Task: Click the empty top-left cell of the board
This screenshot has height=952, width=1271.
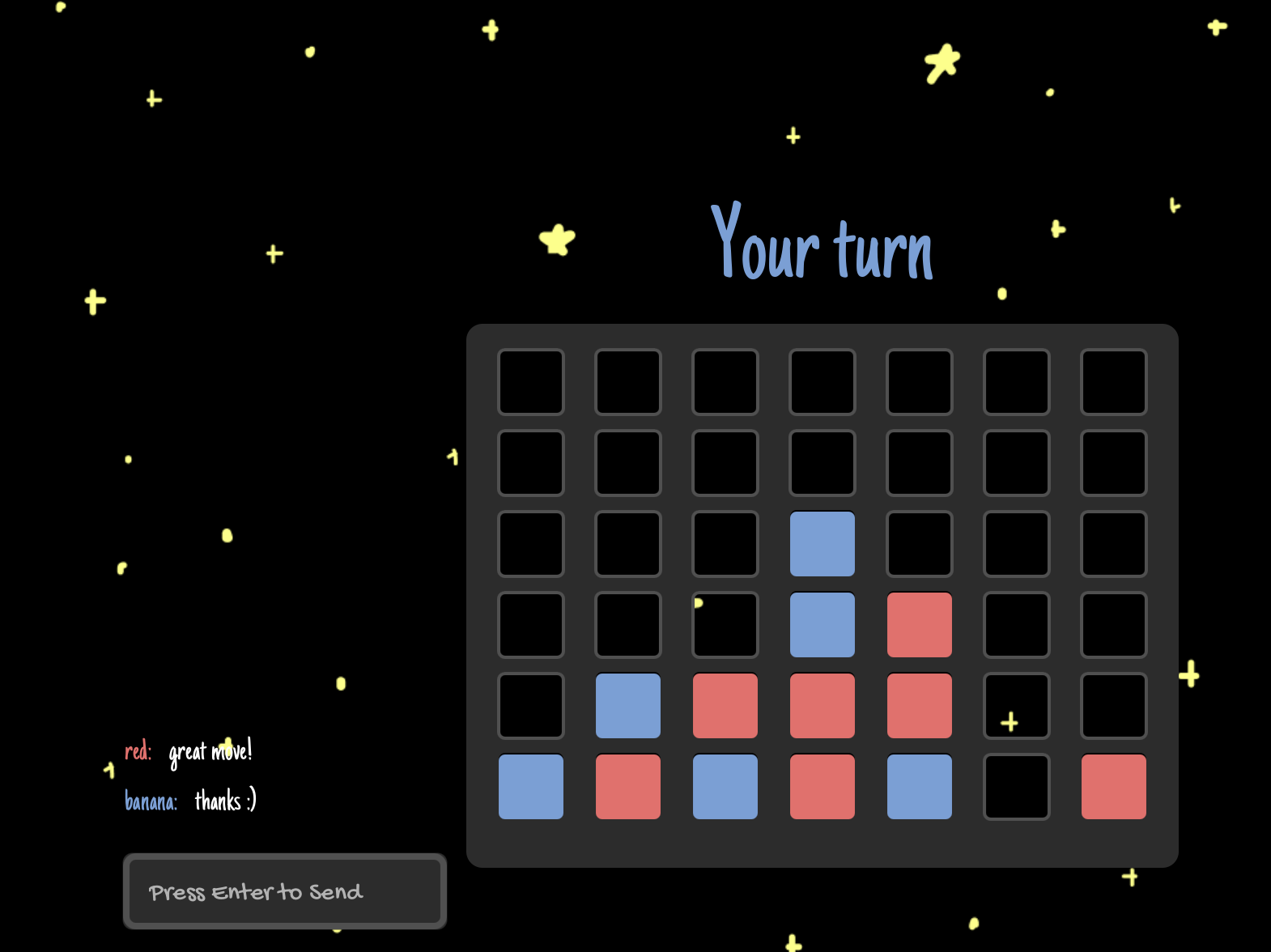Action: pos(531,382)
